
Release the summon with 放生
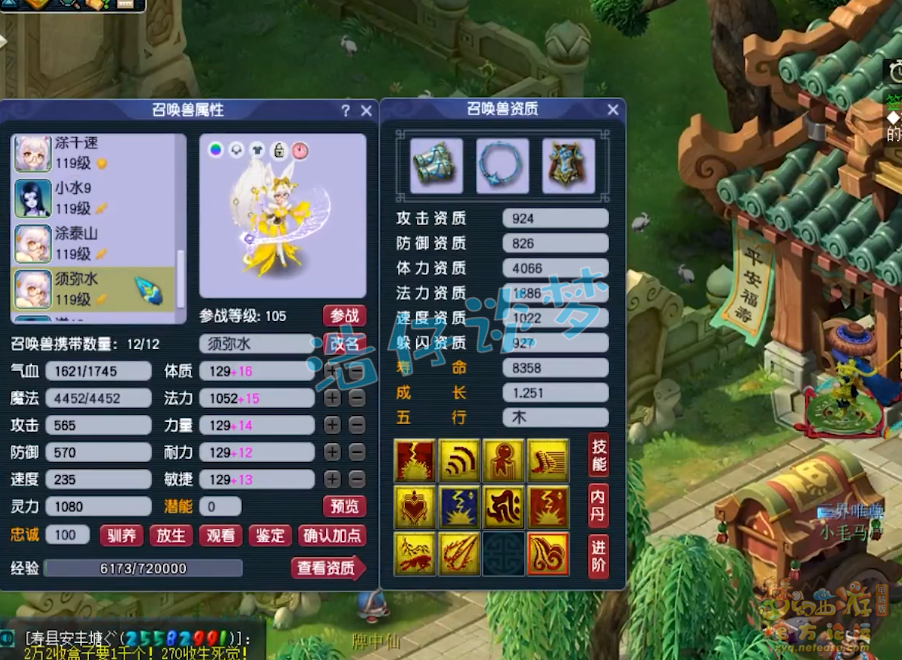click(x=171, y=535)
